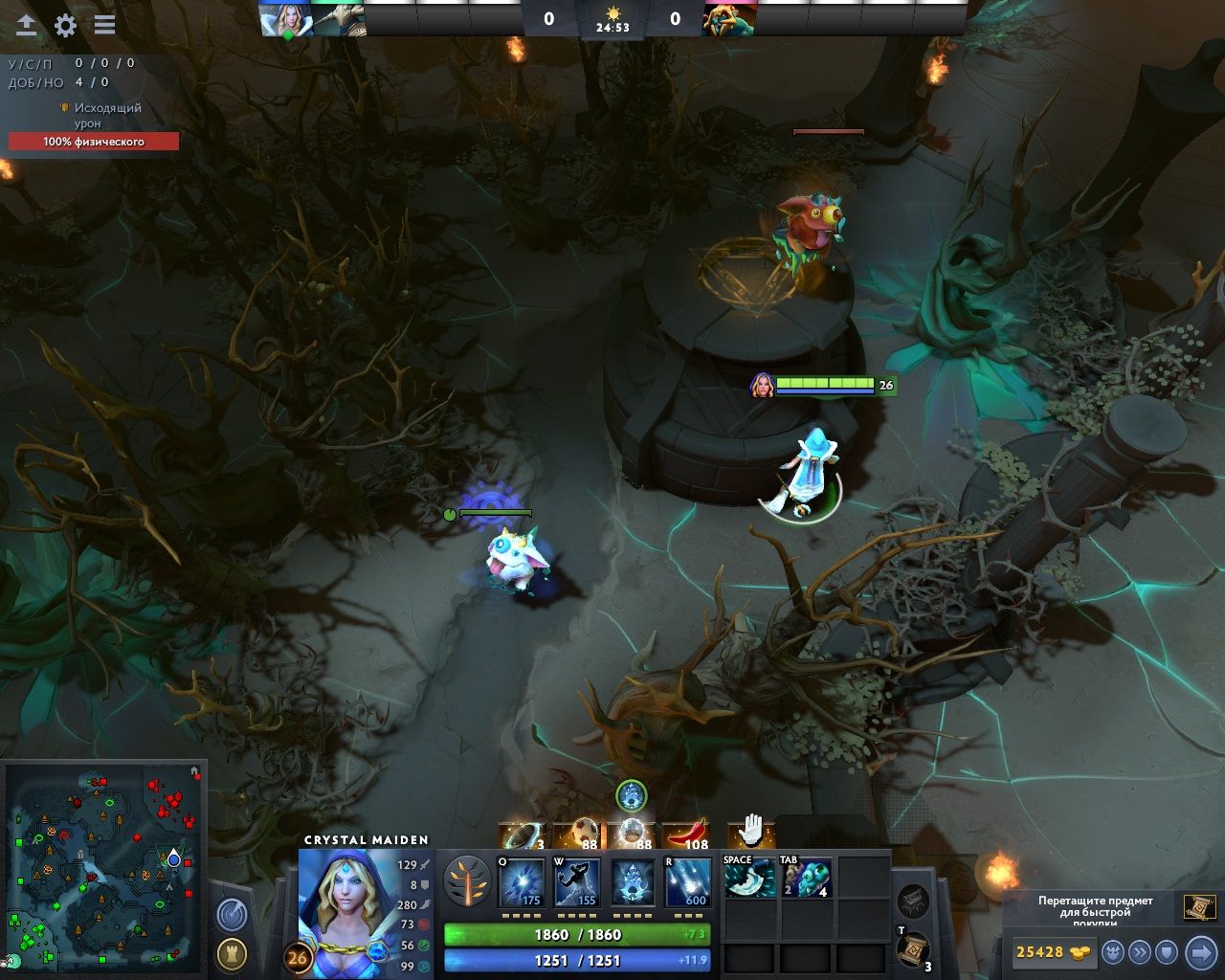This screenshot has width=1225, height=980.
Task: Cast the Freezing Field ultimate
Action: 687,882
